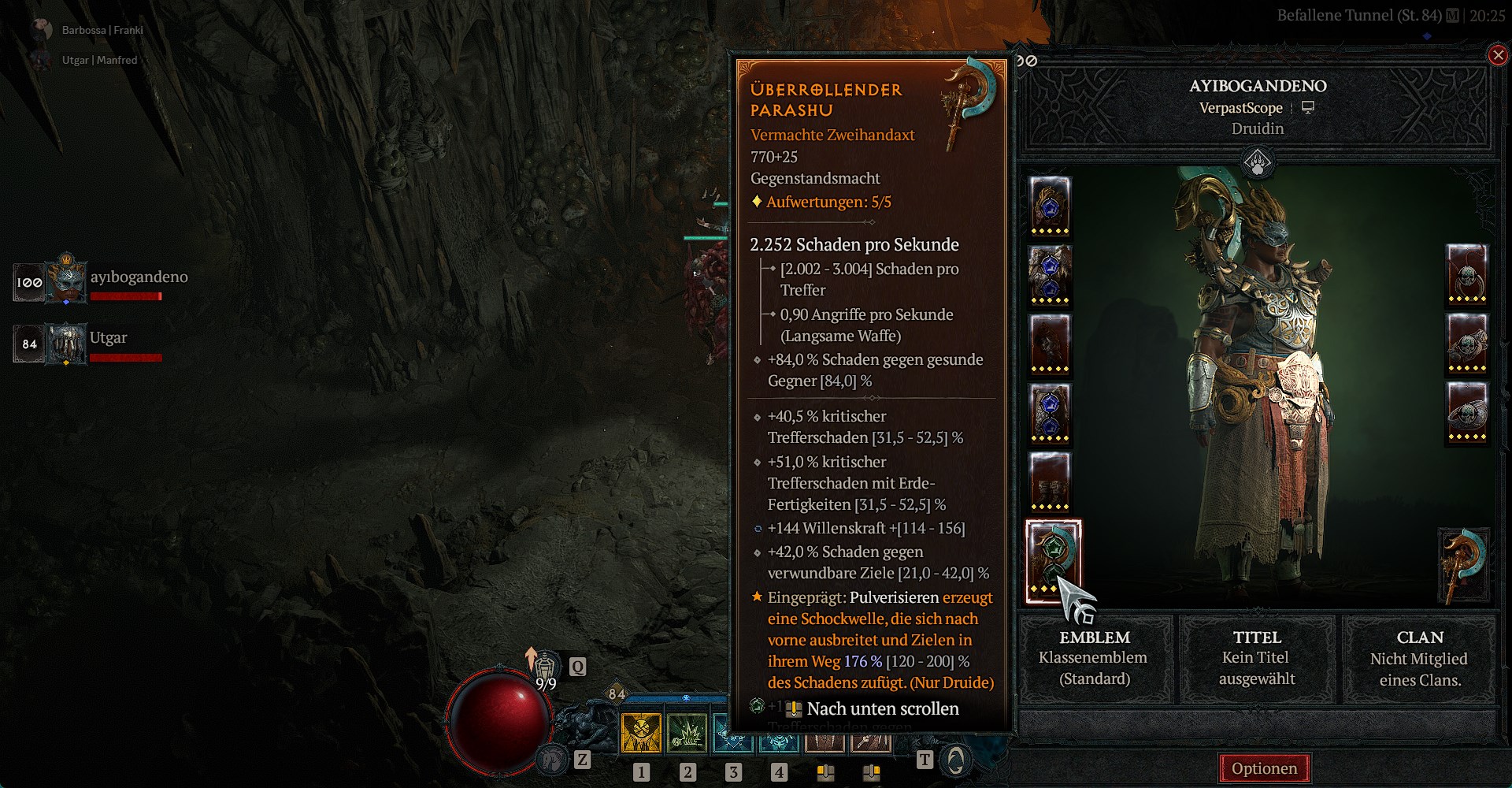Select the highlighted two-handed axe slot
This screenshot has width=1512, height=788.
tap(1053, 561)
